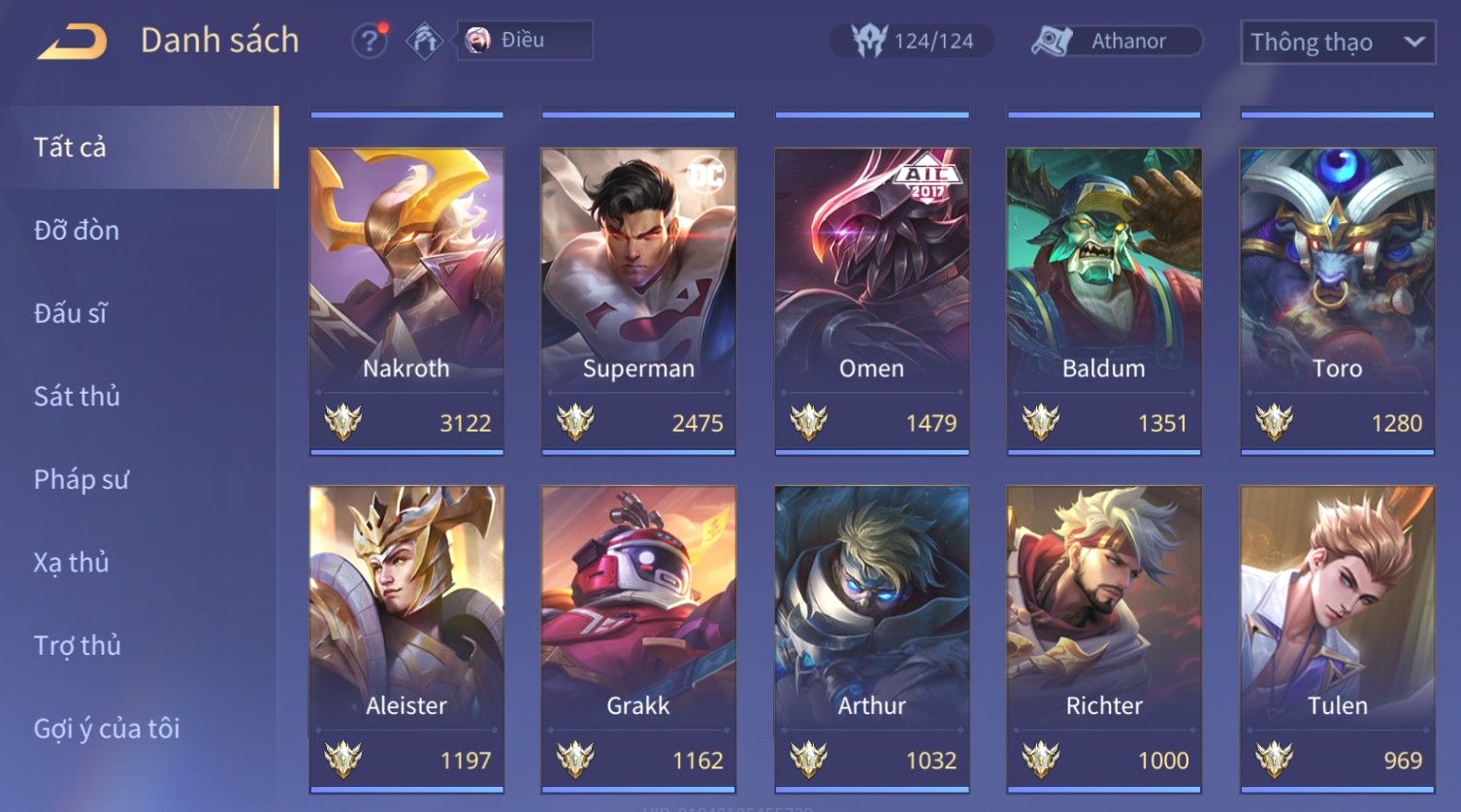Select the Điêu player profile box
Screen dimensions: 1461x812
coord(524,41)
